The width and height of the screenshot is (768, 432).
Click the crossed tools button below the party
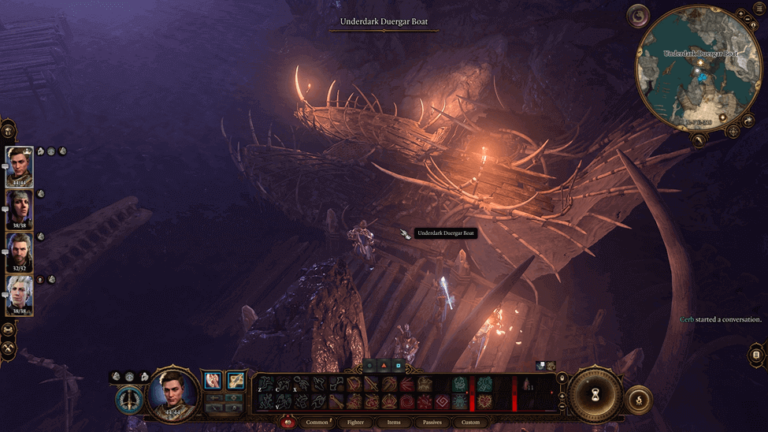(8, 350)
